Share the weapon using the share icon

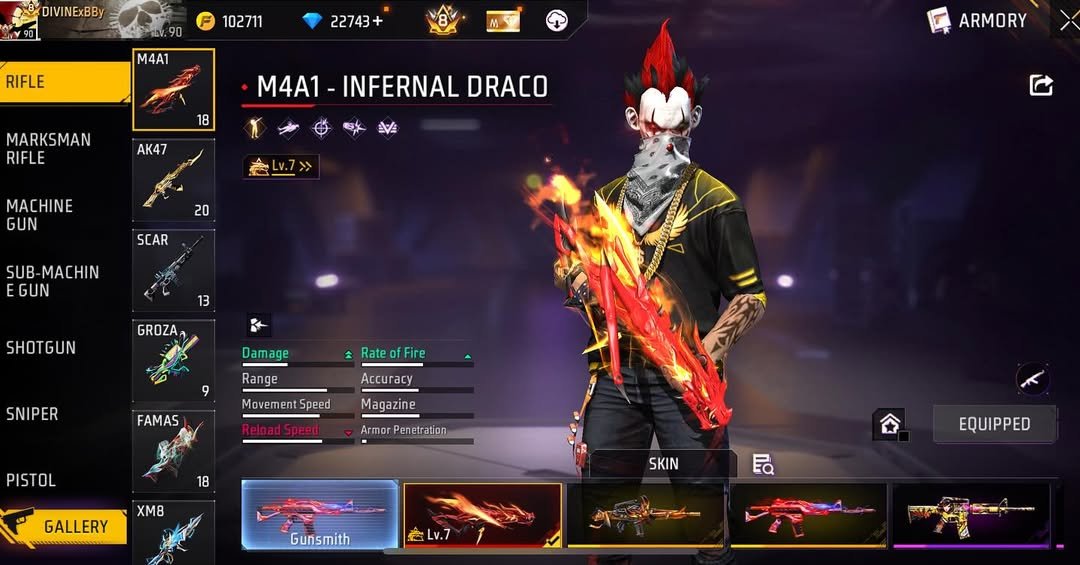click(x=1041, y=86)
